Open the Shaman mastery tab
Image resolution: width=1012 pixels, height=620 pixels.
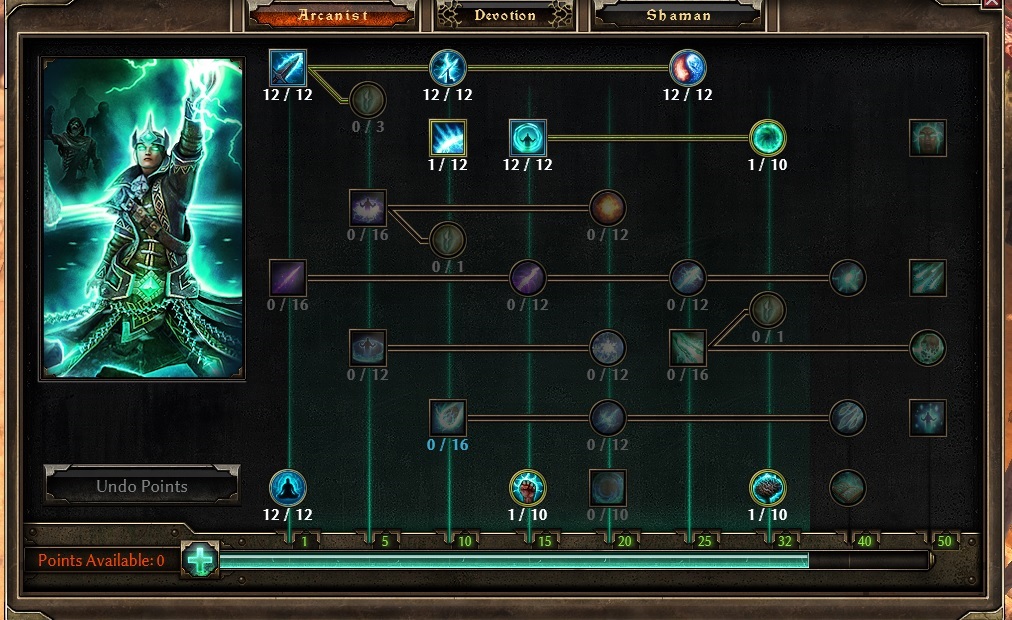[x=678, y=16]
